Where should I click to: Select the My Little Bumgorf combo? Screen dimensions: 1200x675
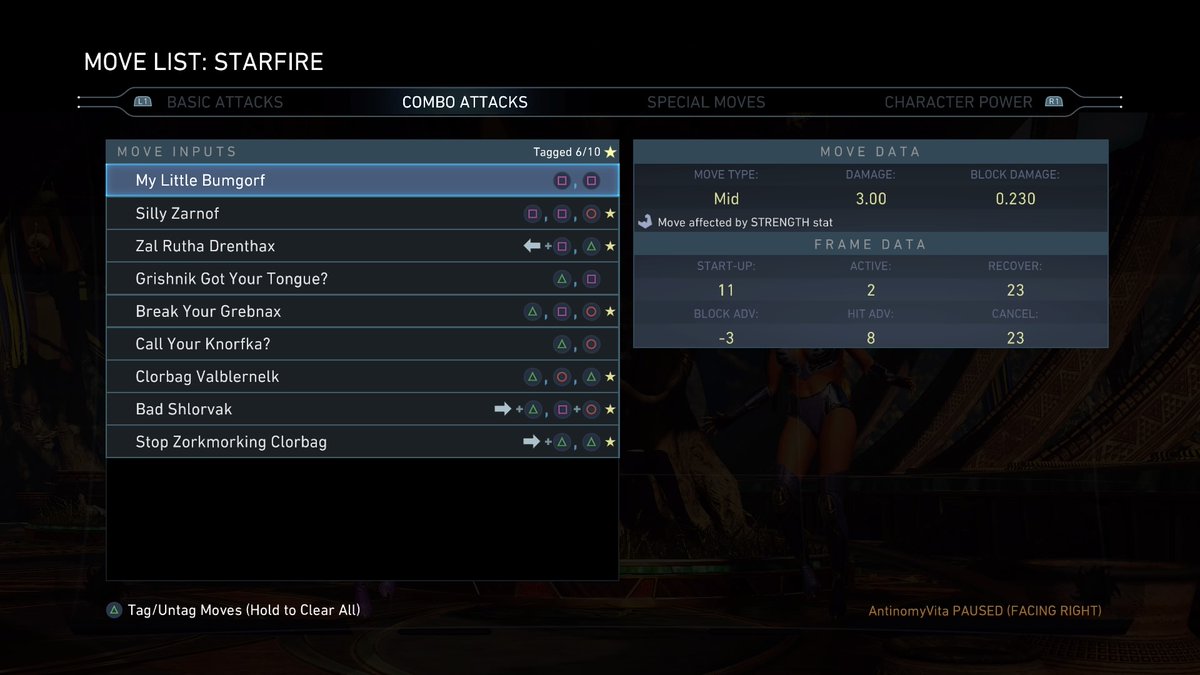[362, 181]
